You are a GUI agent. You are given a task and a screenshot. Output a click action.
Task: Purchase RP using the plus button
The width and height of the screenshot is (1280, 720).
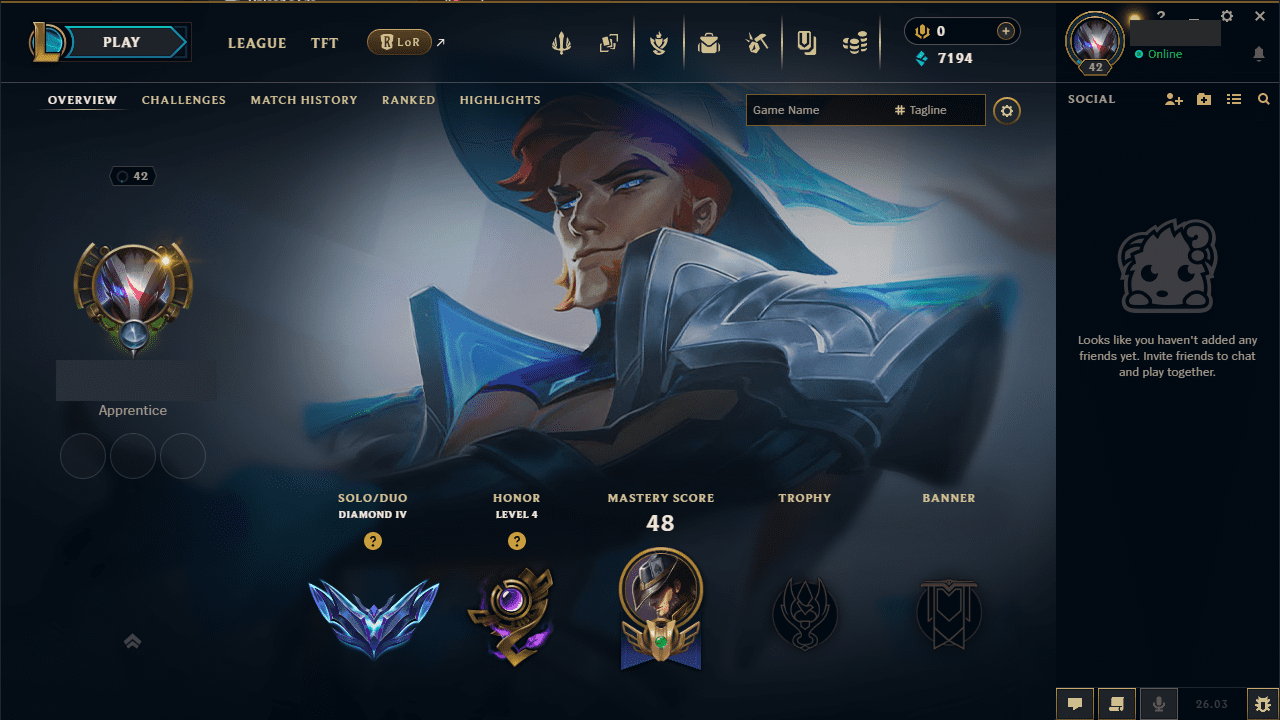(x=1004, y=30)
